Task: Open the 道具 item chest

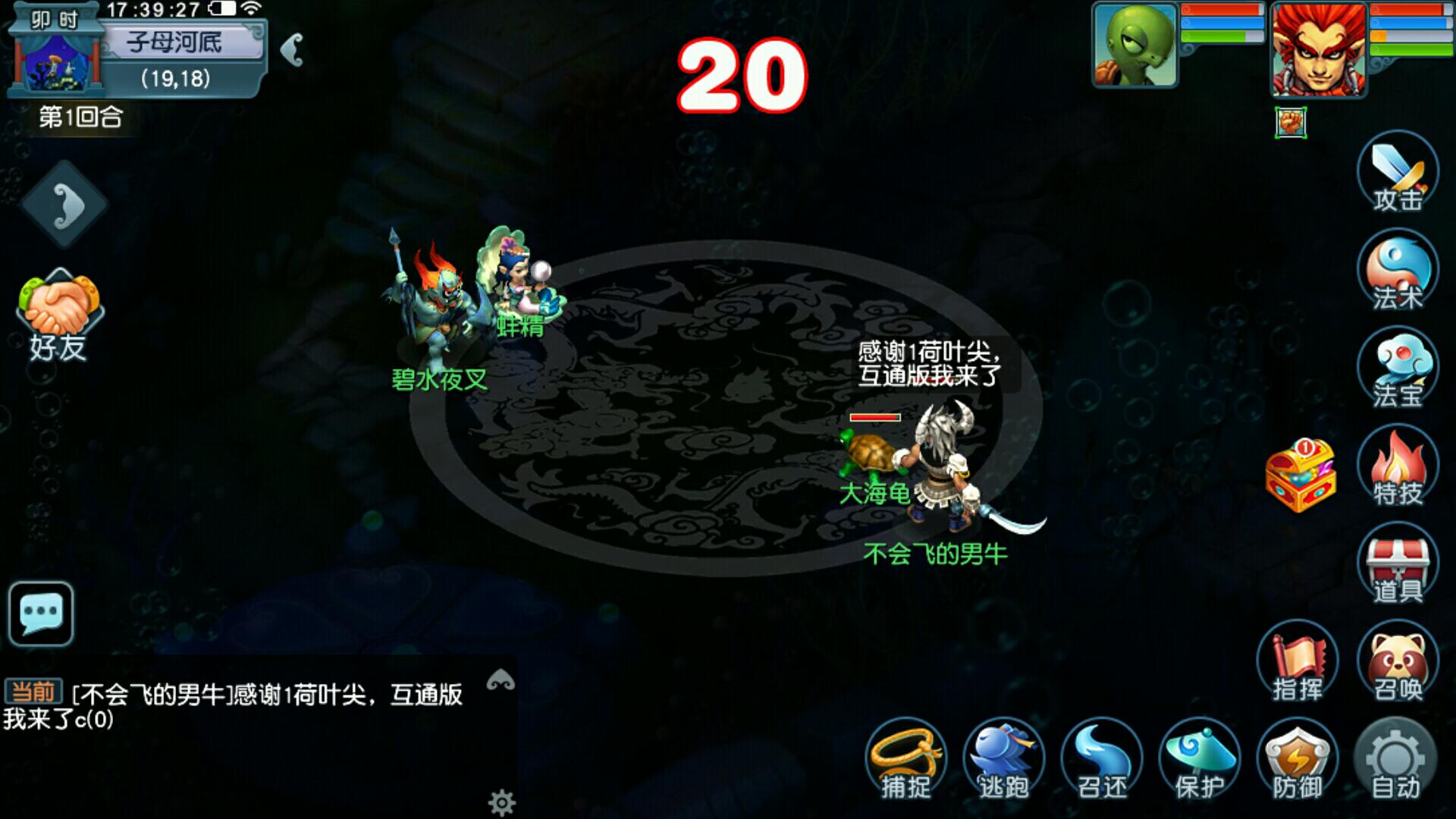Action: 1397,565
